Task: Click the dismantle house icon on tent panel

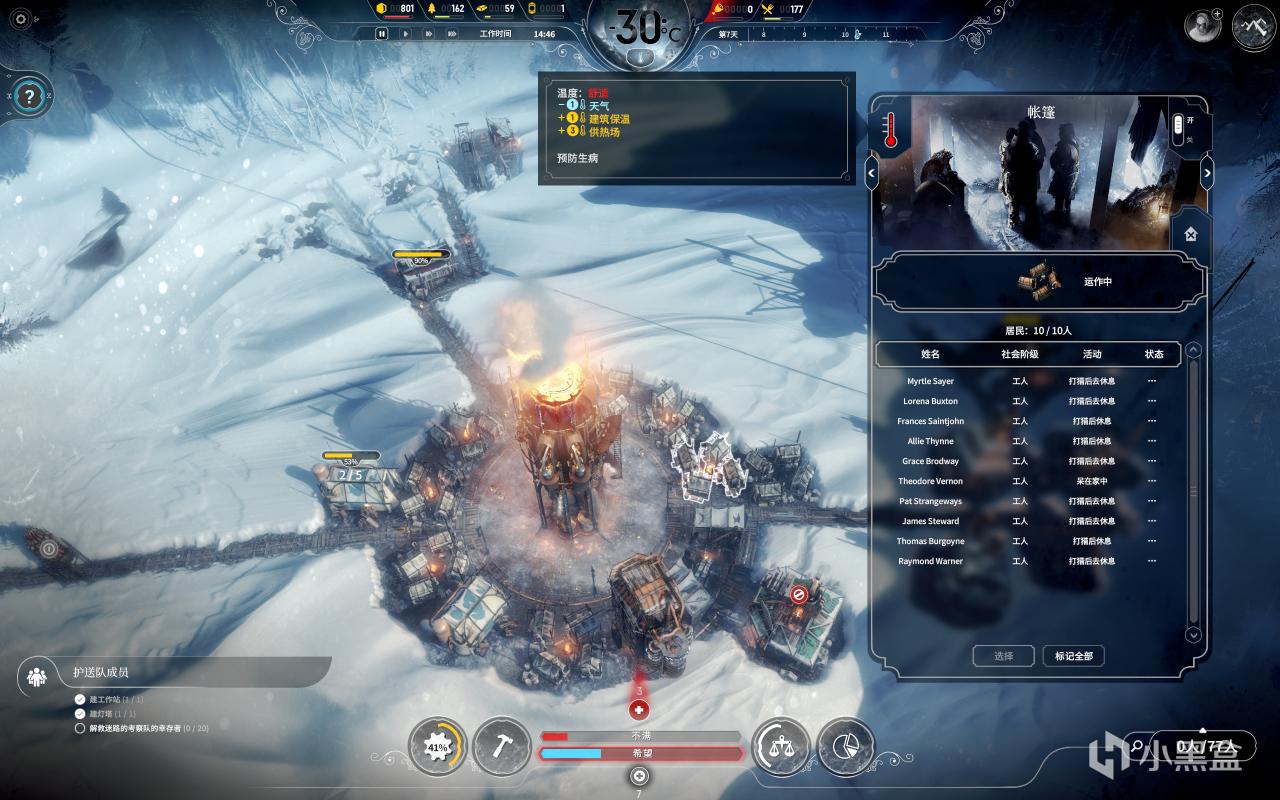Action: tap(1190, 235)
